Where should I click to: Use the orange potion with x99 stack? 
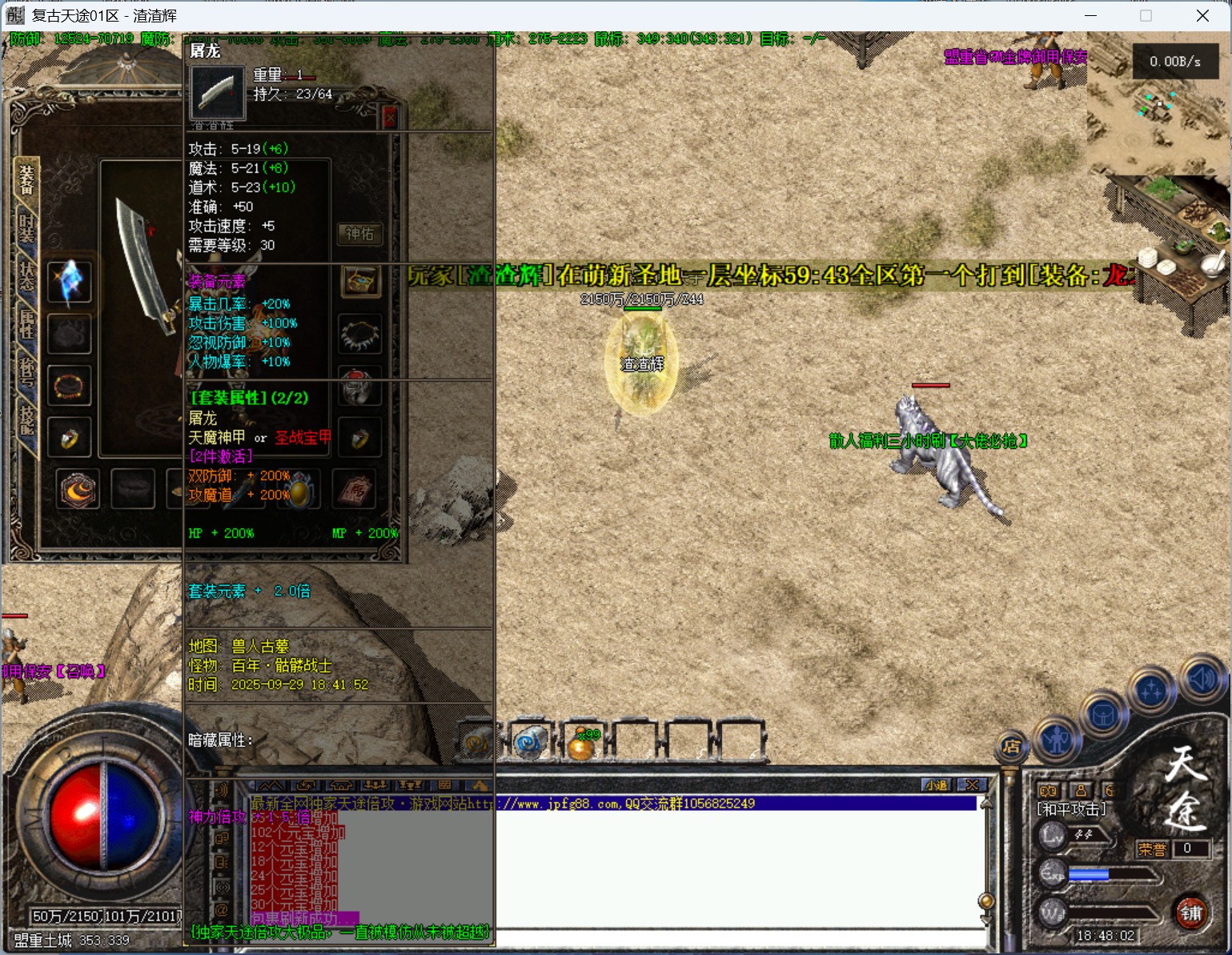(583, 744)
